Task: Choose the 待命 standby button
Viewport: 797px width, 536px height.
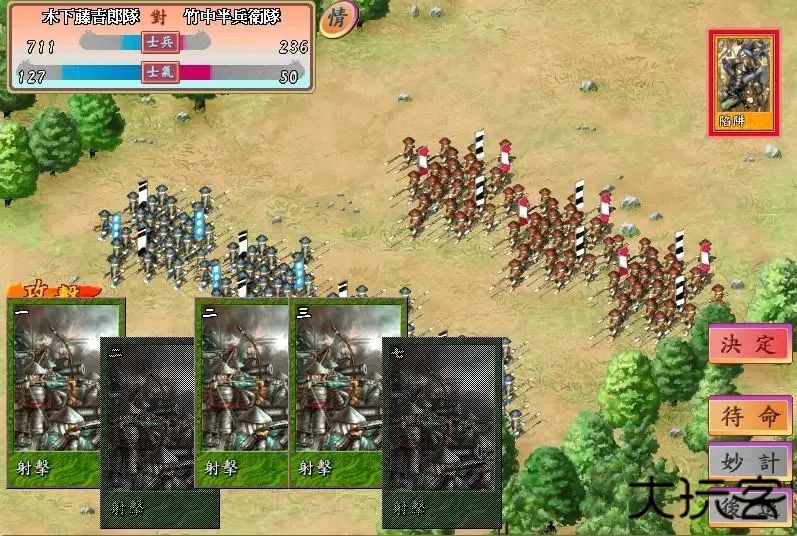Action: tap(749, 415)
